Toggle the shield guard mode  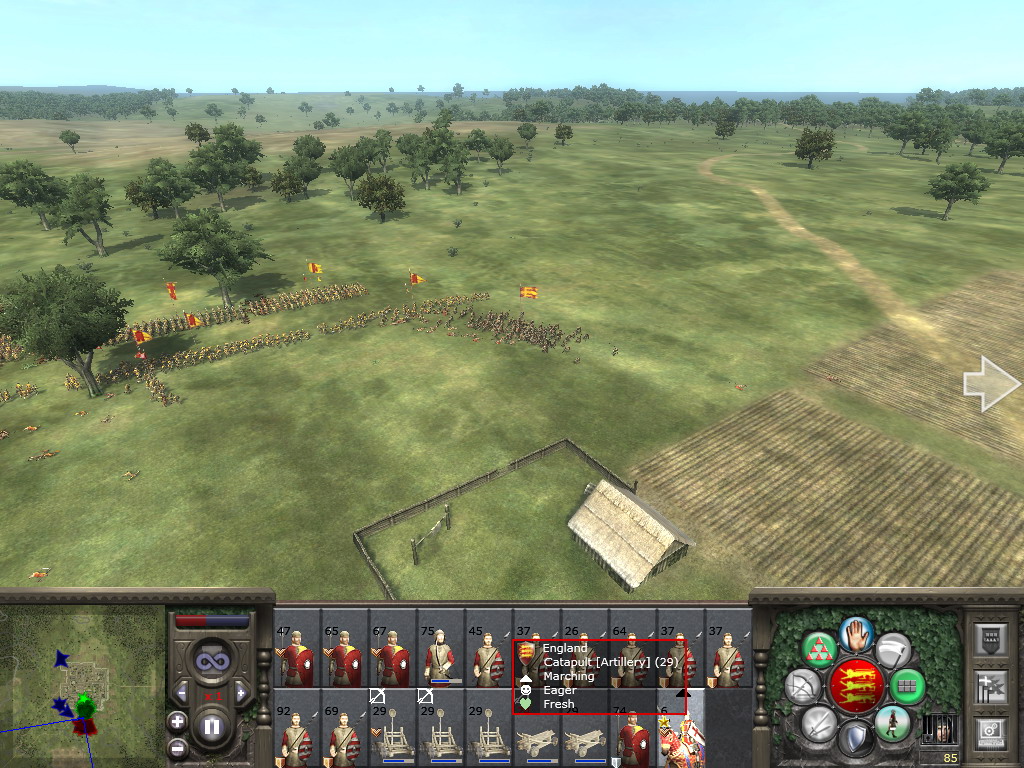[855, 739]
